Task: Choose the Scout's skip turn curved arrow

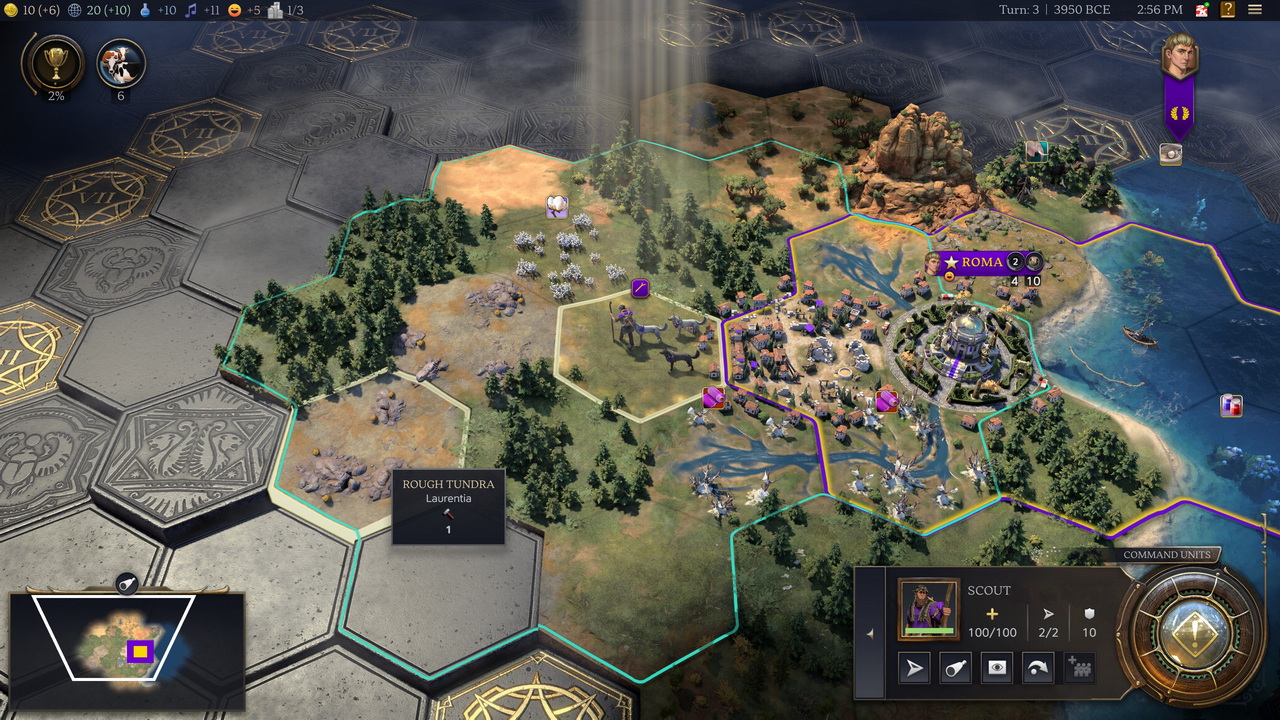Action: click(x=1038, y=668)
